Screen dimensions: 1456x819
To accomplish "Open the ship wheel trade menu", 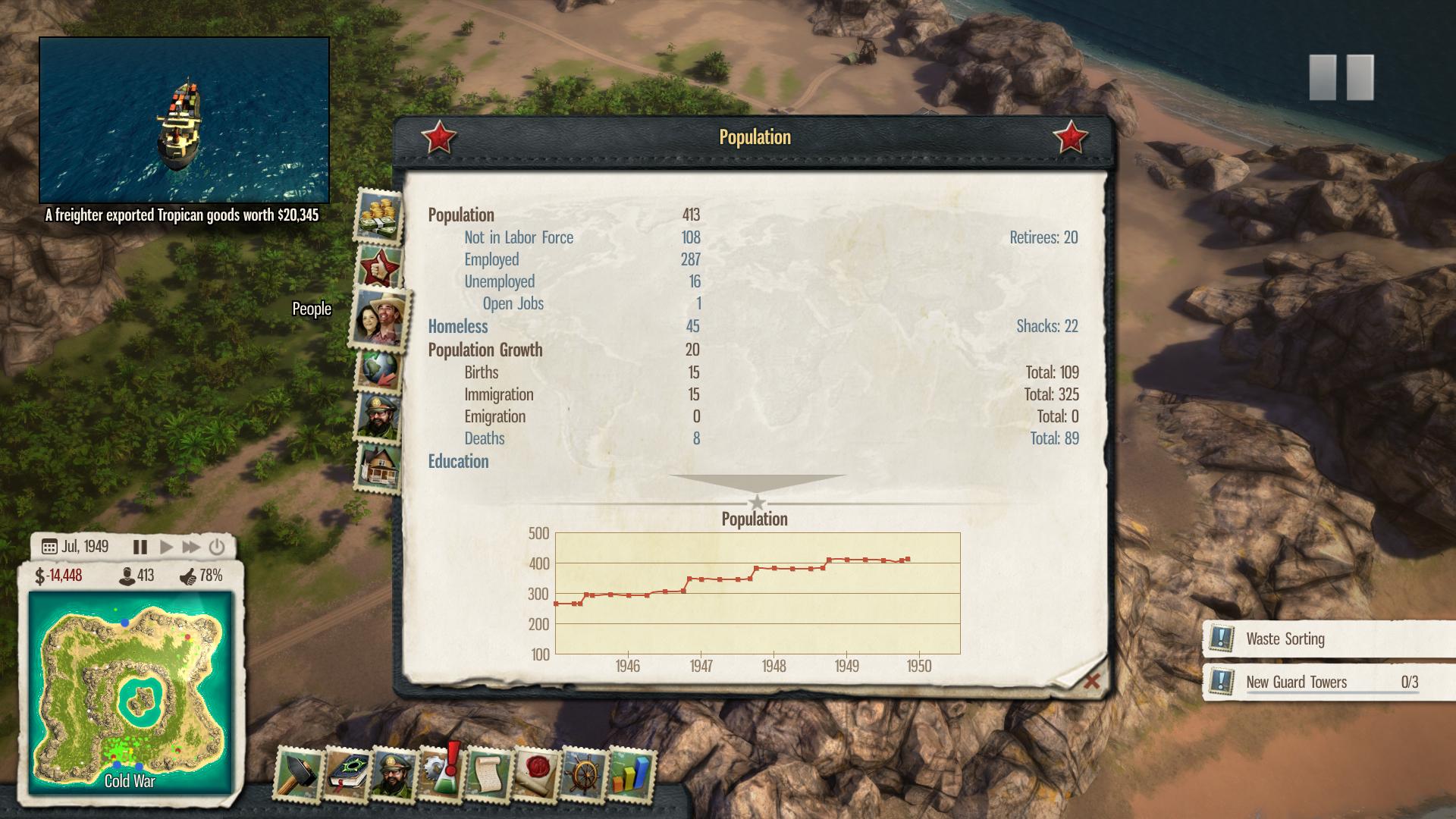I will 584,774.
